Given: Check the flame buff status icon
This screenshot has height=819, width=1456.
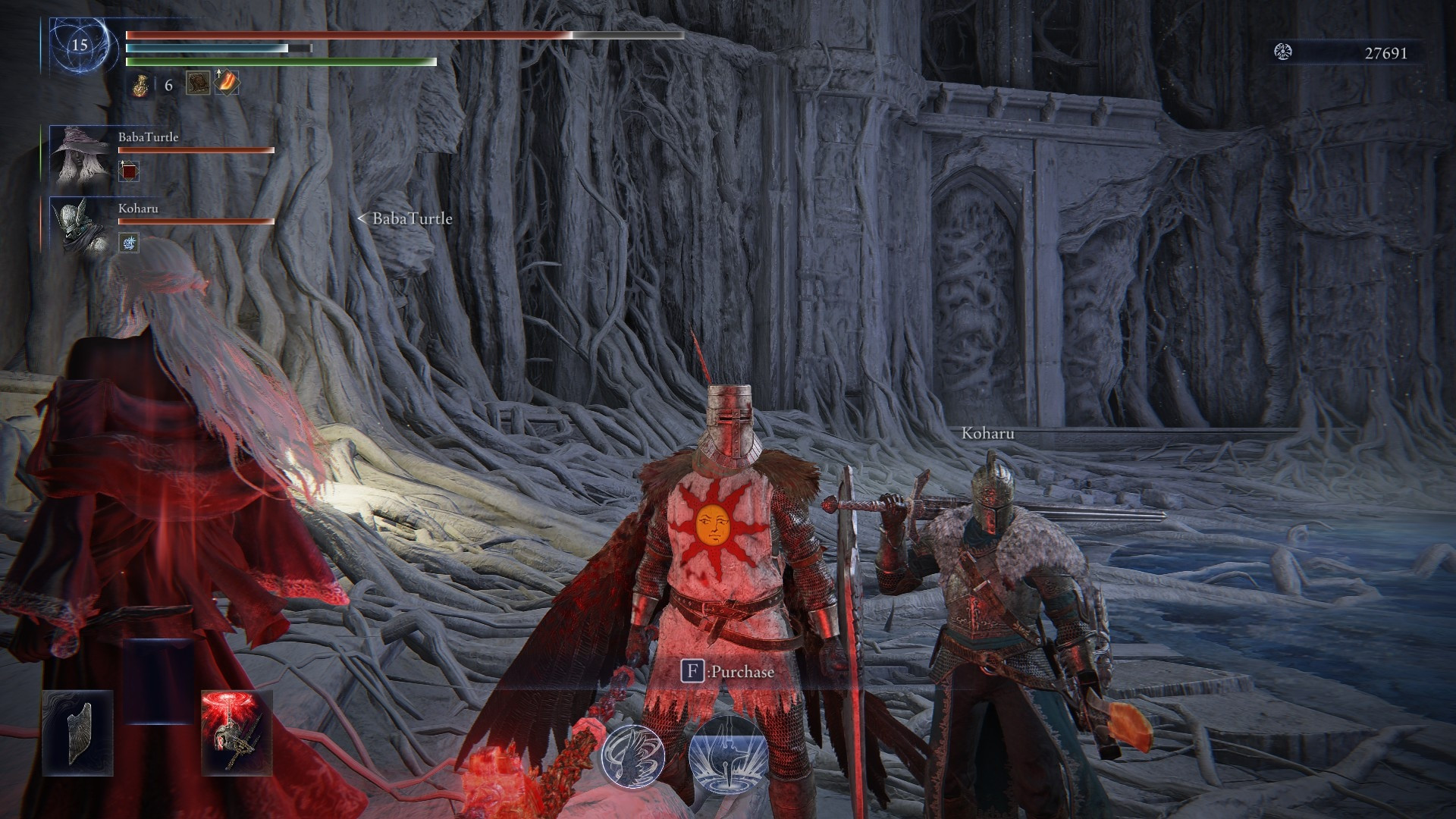Looking at the screenshot, I should 227,83.
